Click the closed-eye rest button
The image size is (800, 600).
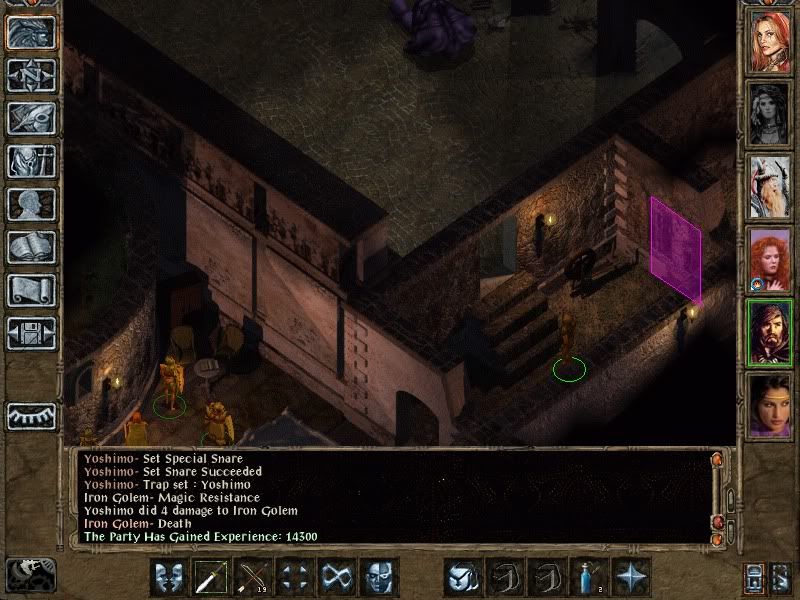pos(31,415)
